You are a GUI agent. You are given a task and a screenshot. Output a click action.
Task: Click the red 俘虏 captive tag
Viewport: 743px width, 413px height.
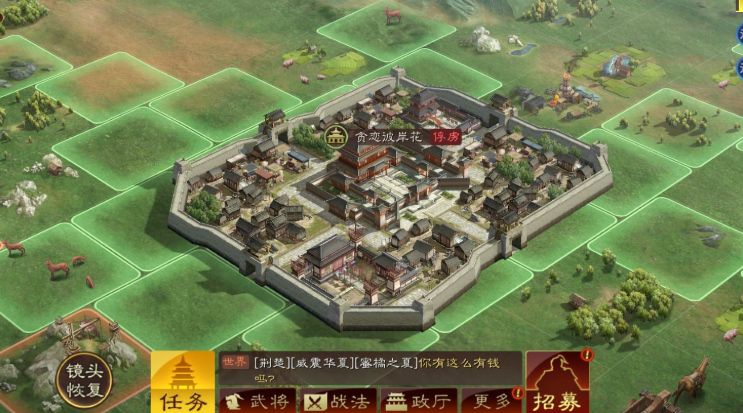[446, 137]
